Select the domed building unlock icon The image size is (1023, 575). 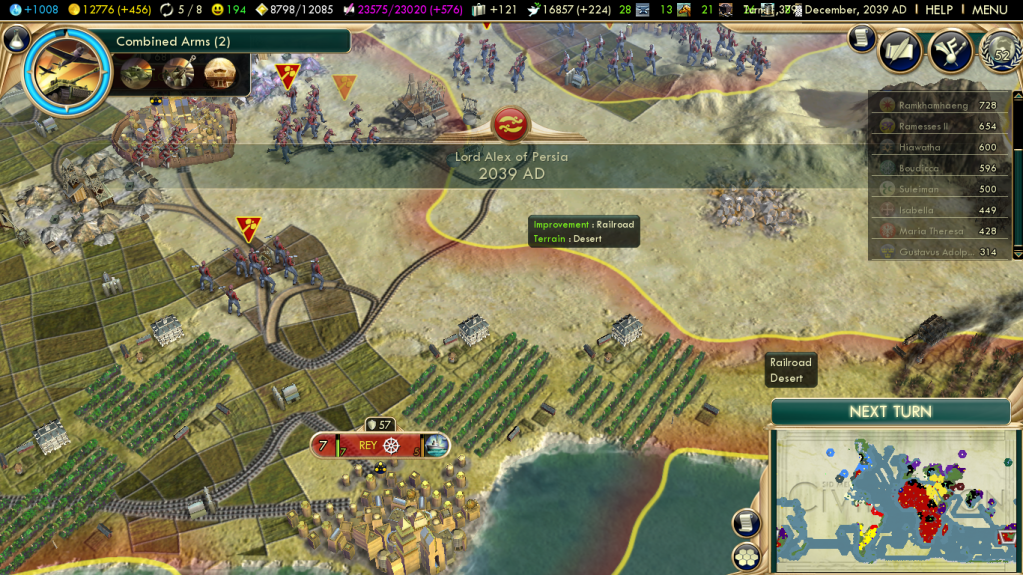220,72
